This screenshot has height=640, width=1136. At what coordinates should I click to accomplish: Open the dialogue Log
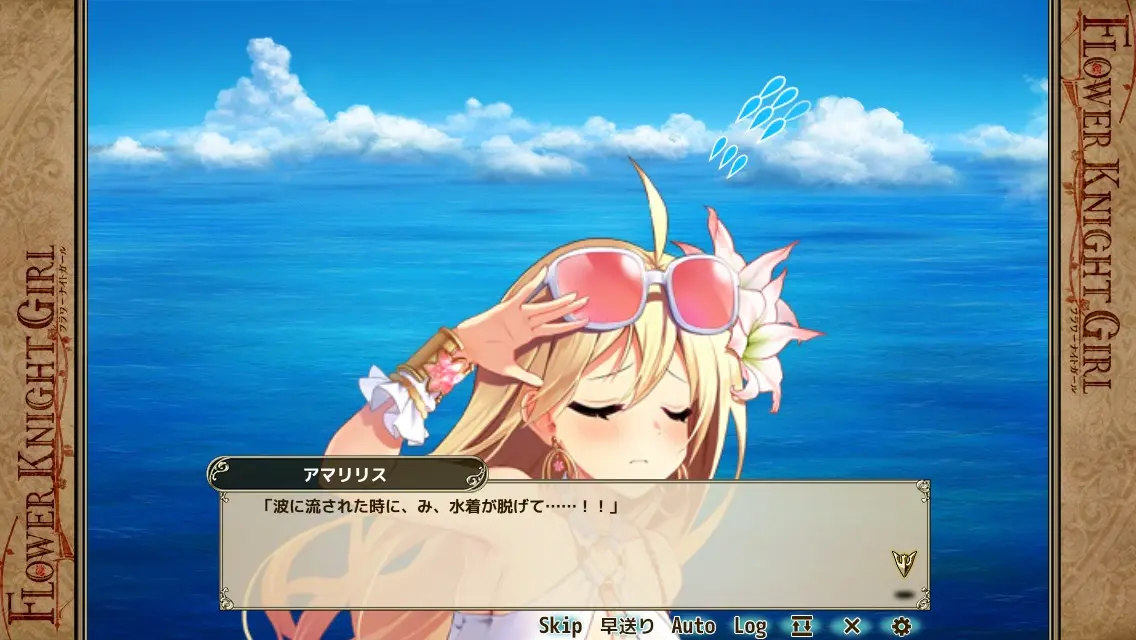tap(750, 626)
